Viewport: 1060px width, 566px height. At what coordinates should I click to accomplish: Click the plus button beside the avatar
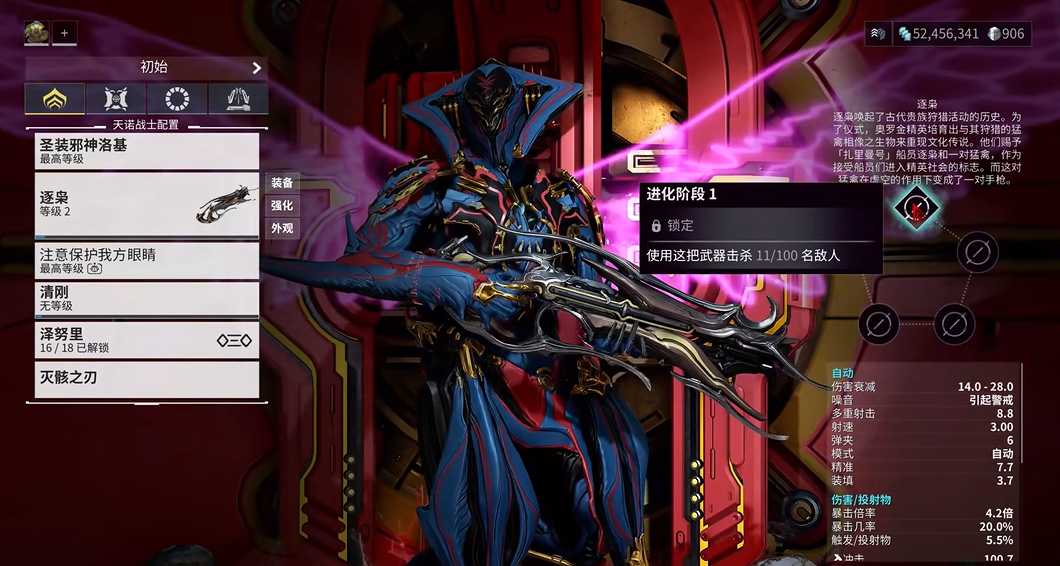(x=65, y=33)
